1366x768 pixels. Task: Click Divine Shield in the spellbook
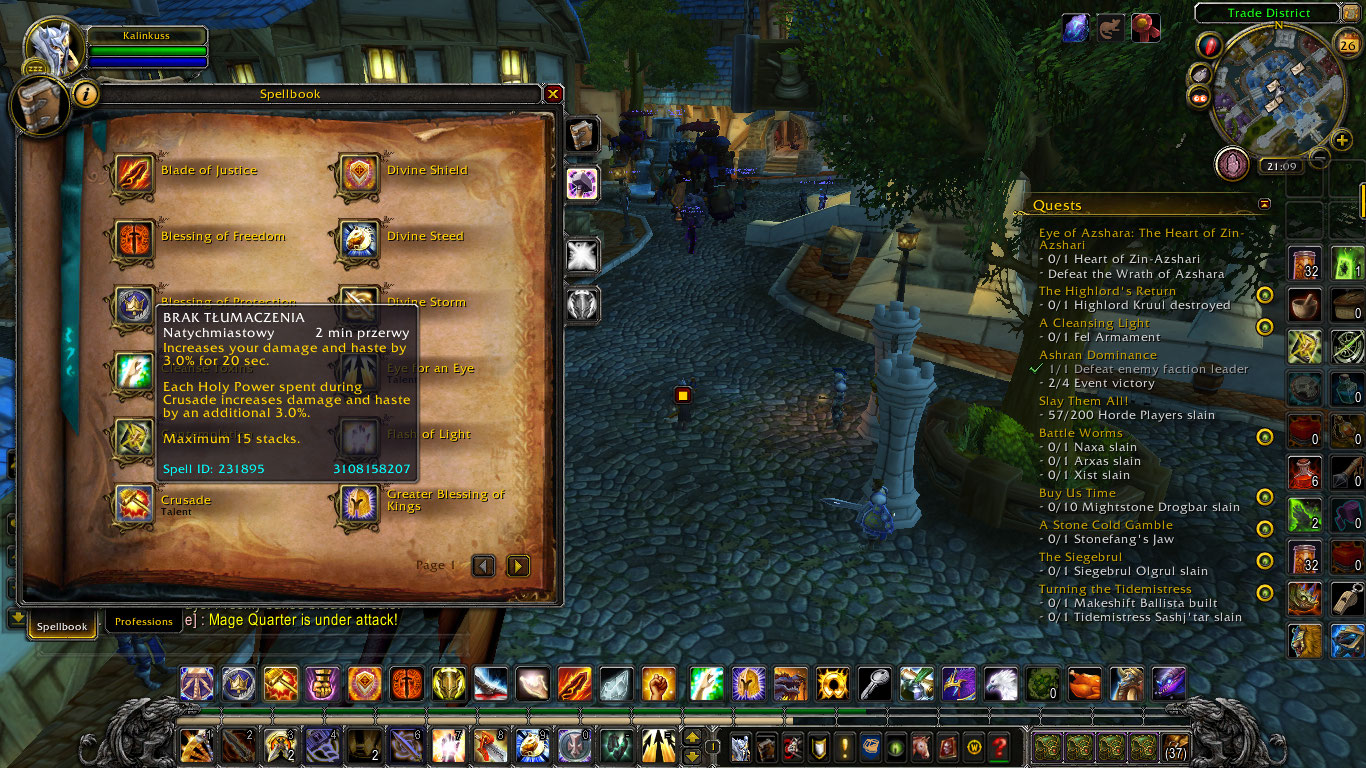click(x=358, y=170)
